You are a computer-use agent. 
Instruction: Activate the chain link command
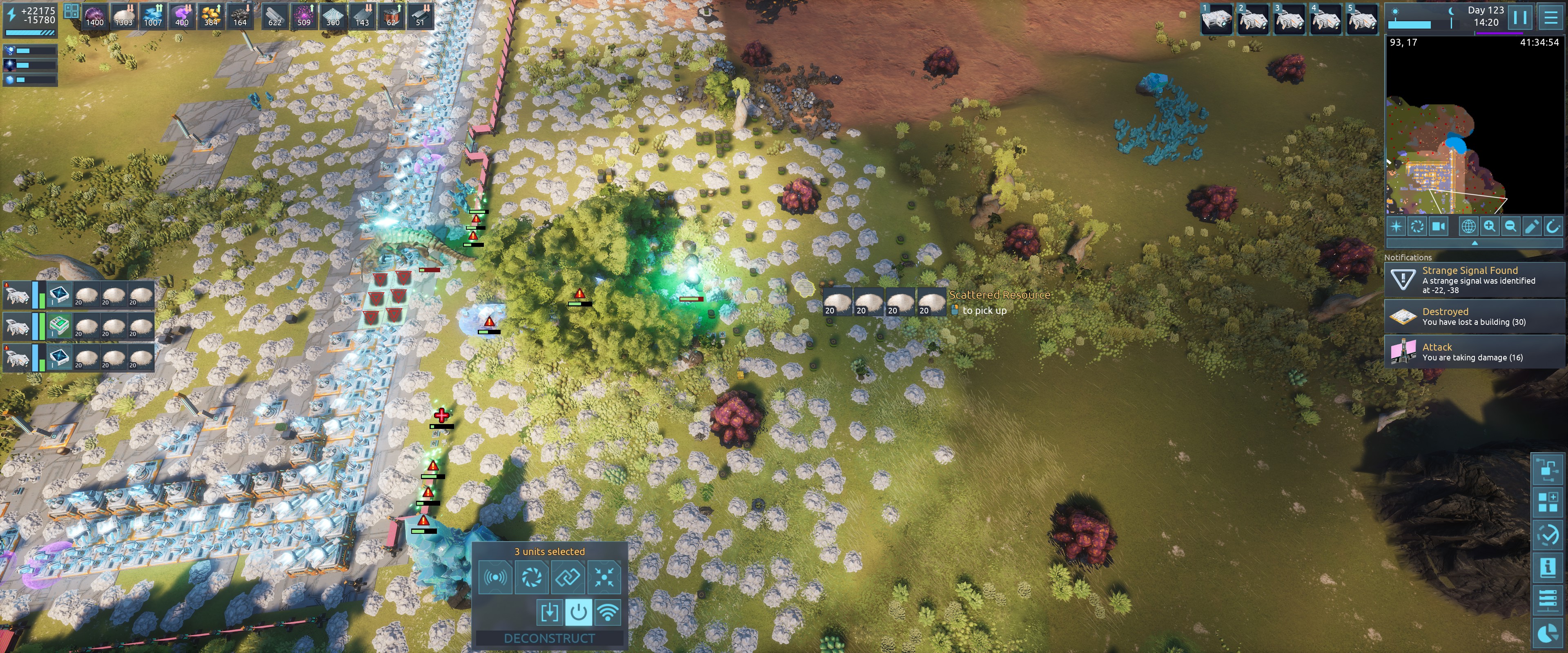click(568, 576)
